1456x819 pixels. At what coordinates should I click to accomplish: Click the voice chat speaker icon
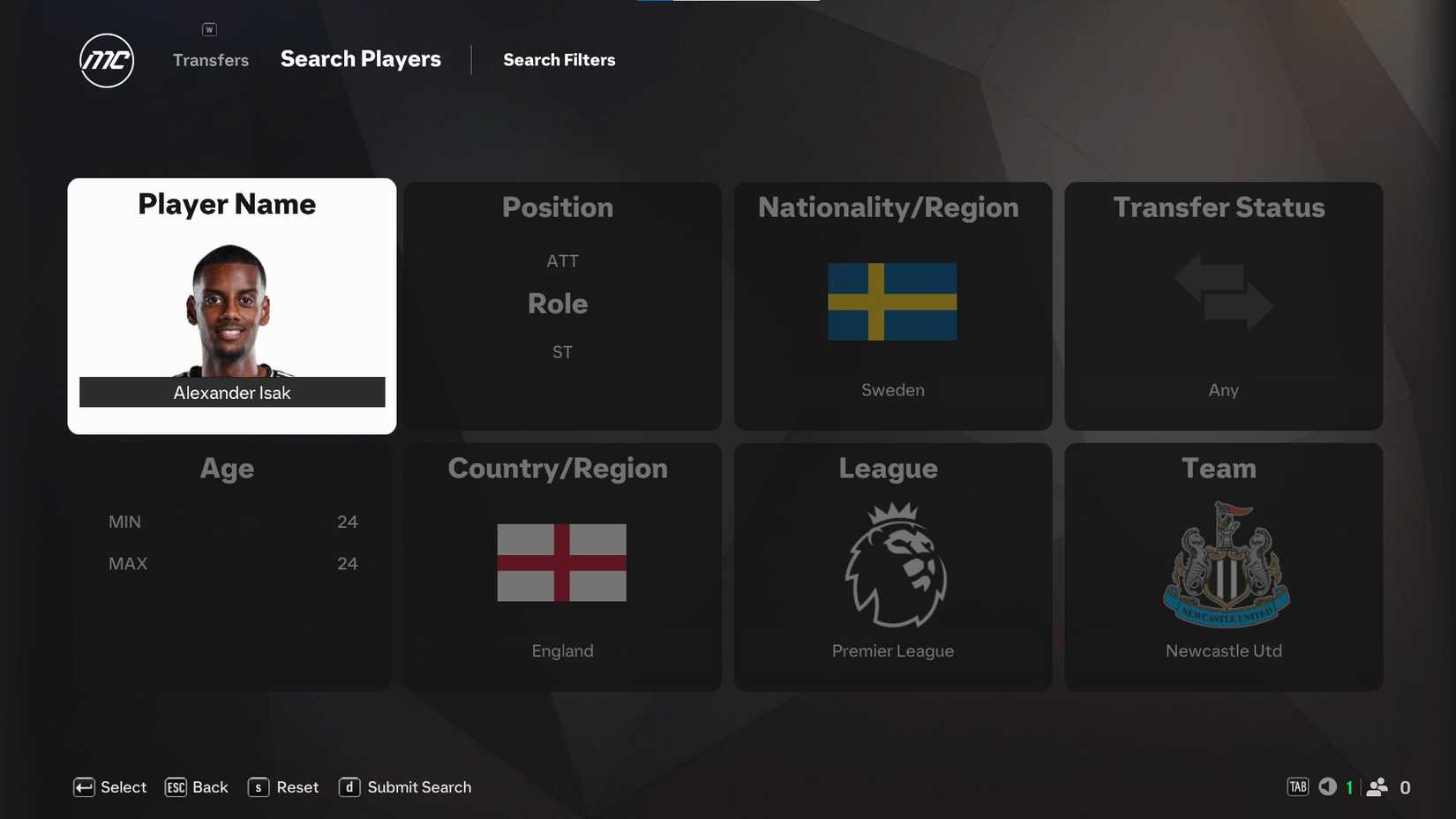(x=1326, y=785)
